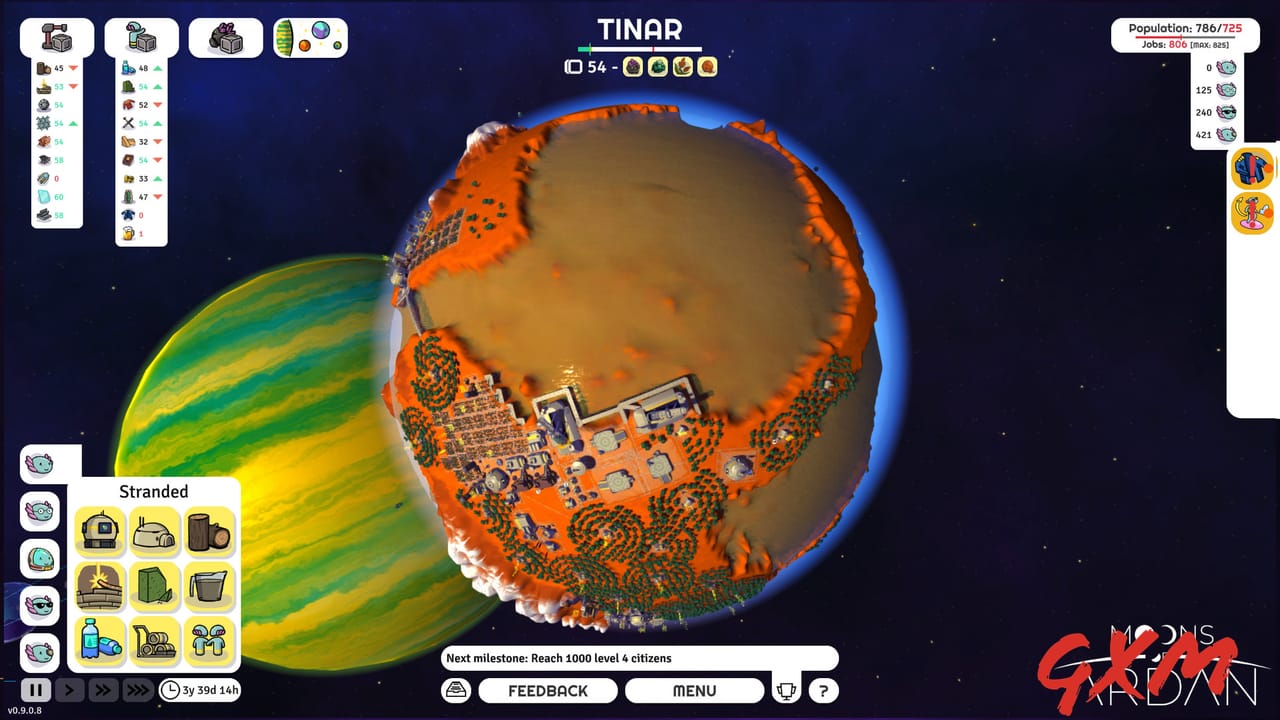Open the MENU
Viewport: 1280px width, 720px height.
point(695,690)
